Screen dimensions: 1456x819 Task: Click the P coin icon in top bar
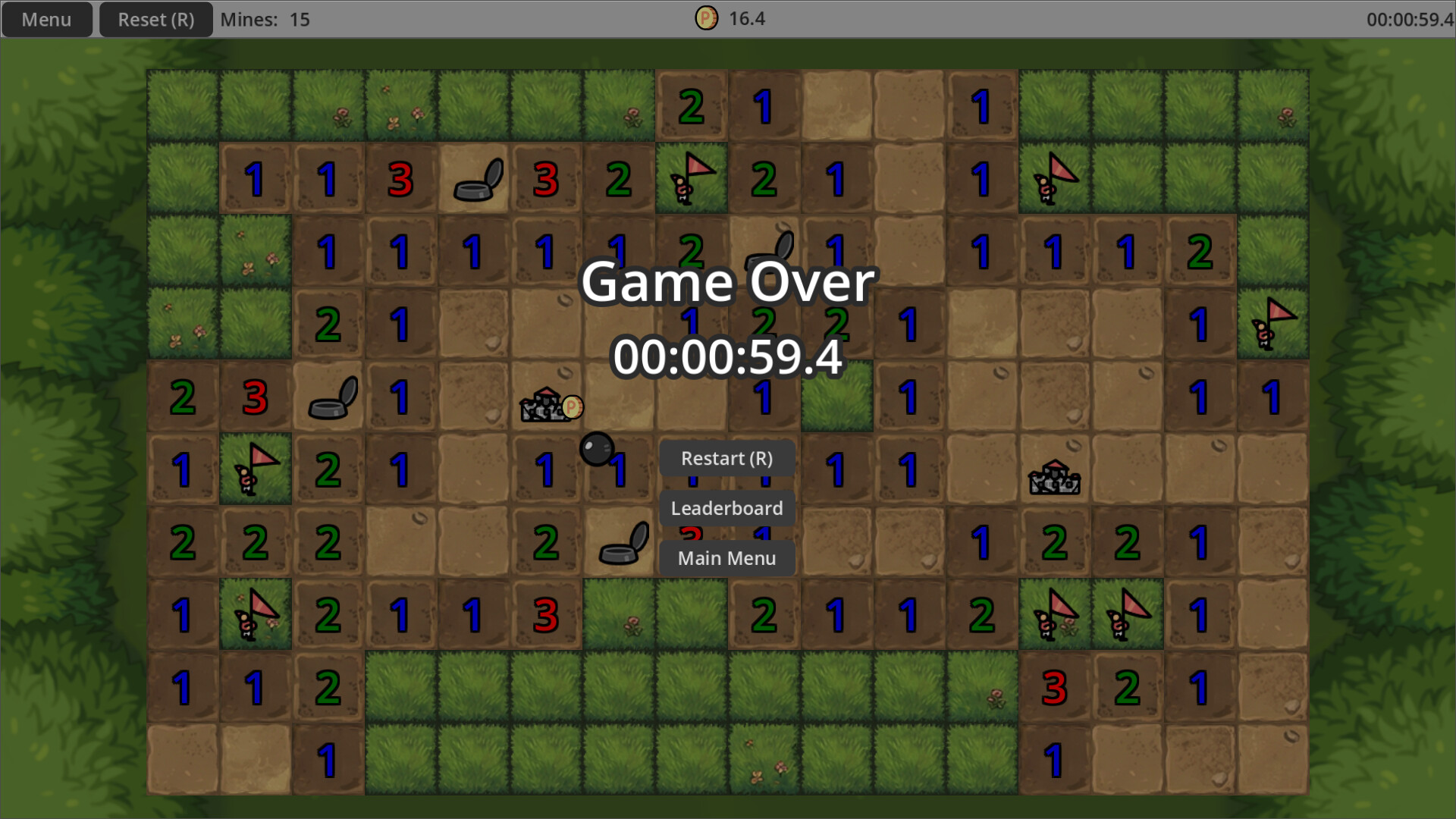pos(707,18)
